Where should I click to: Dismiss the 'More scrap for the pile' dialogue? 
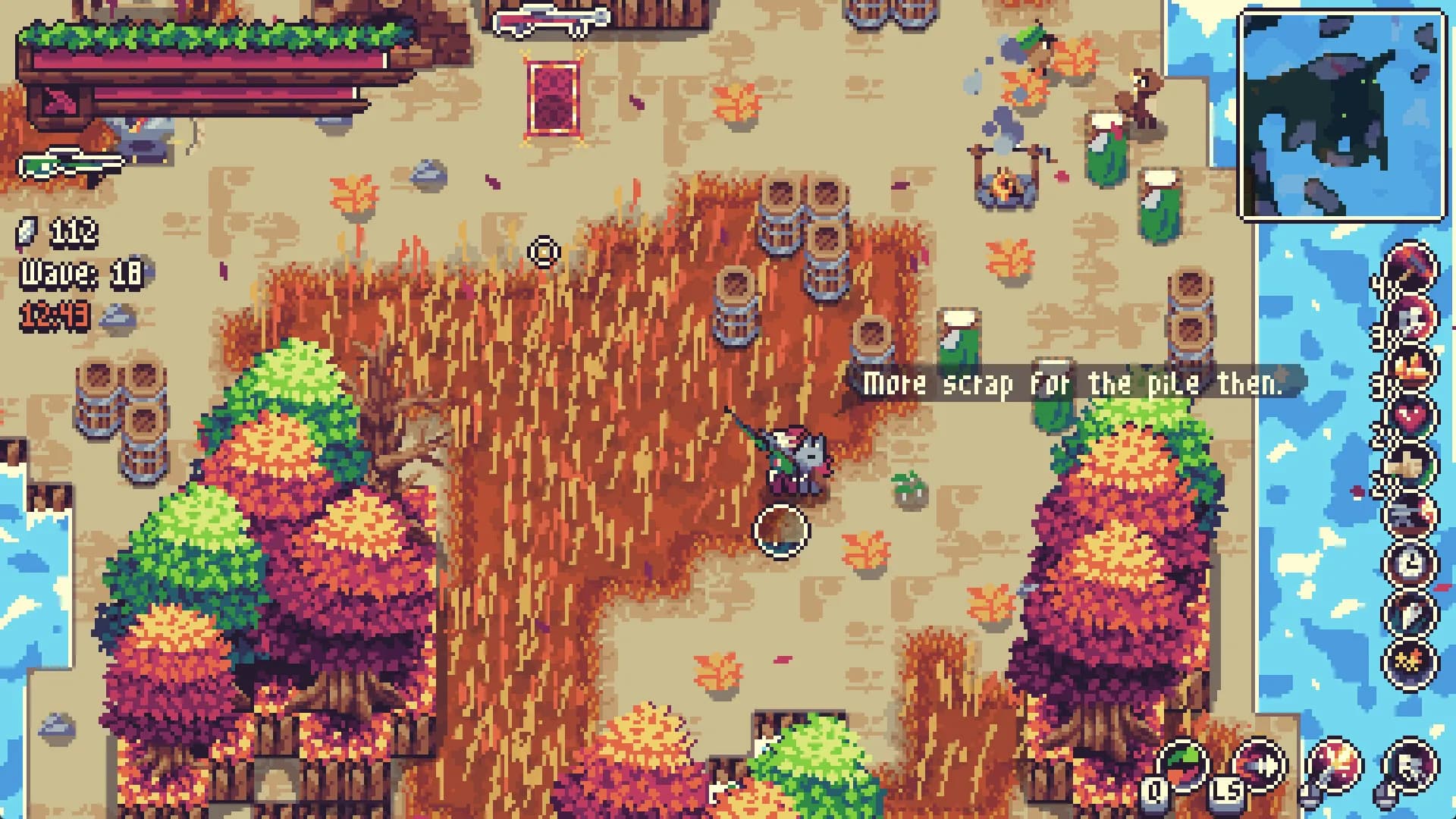pyautogui.click(x=1084, y=385)
